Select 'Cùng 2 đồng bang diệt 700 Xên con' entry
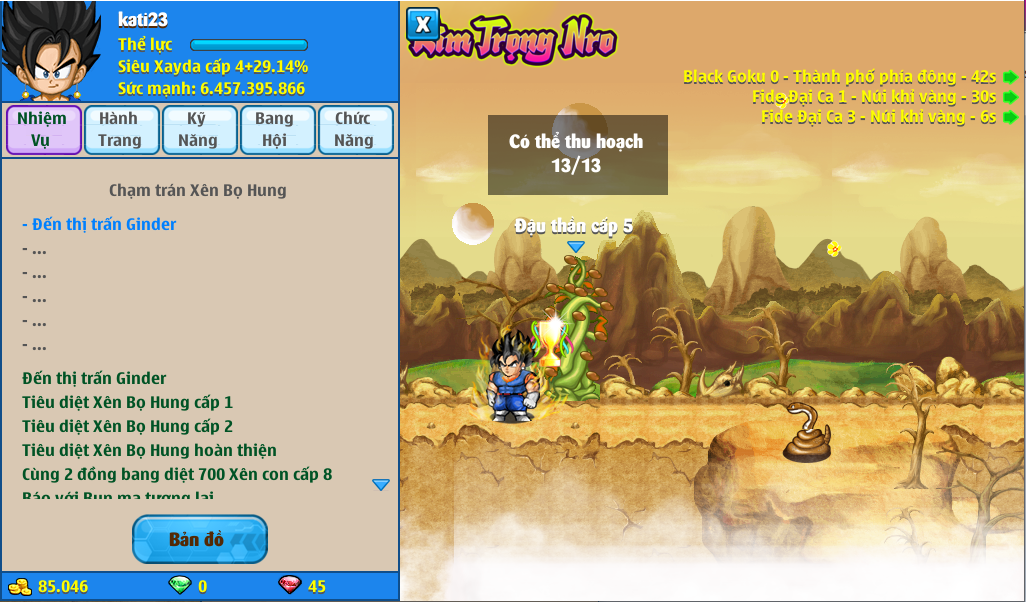The width and height of the screenshot is (1026, 602). point(177,474)
